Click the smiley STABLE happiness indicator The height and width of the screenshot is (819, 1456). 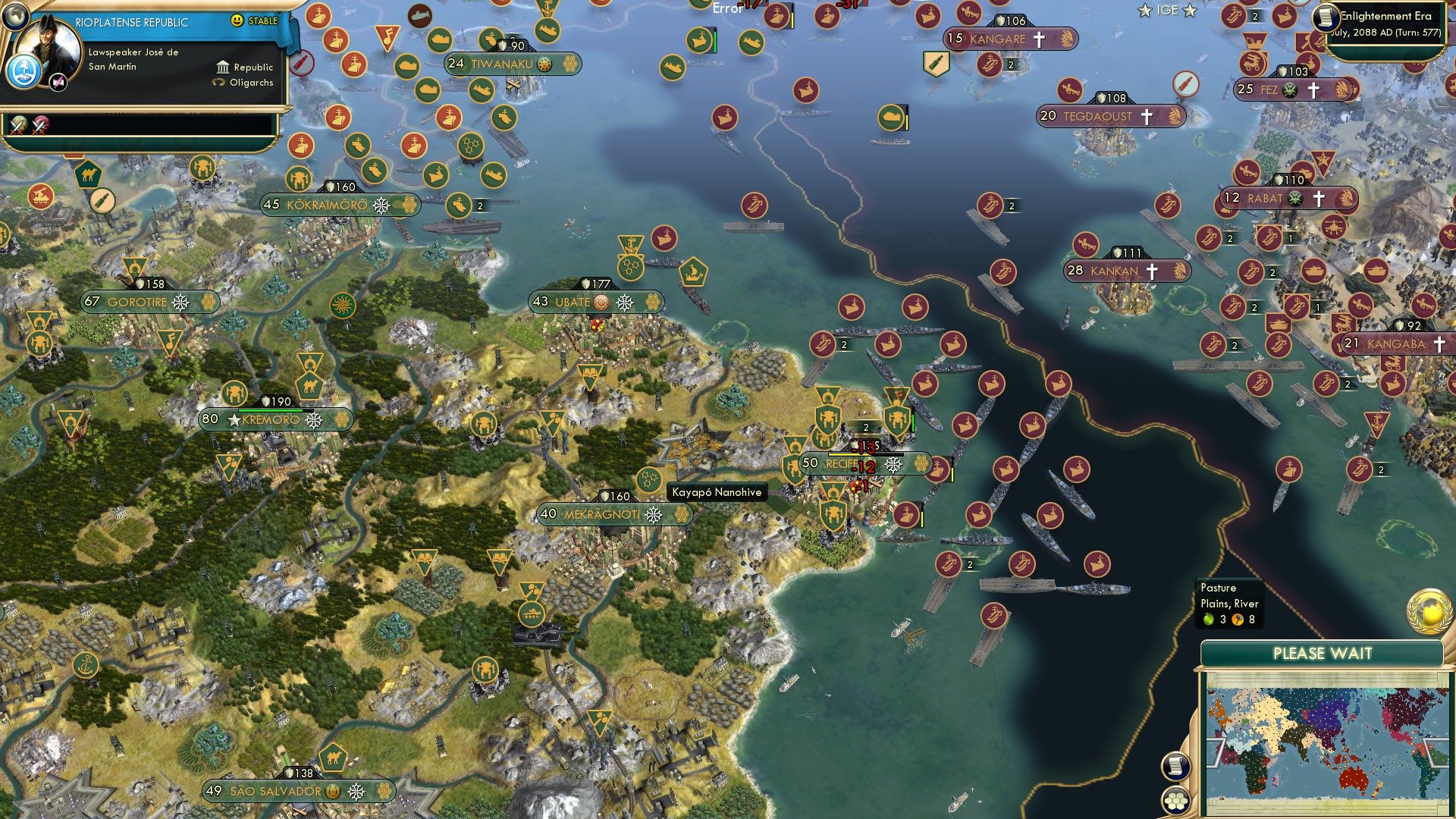tap(237, 20)
